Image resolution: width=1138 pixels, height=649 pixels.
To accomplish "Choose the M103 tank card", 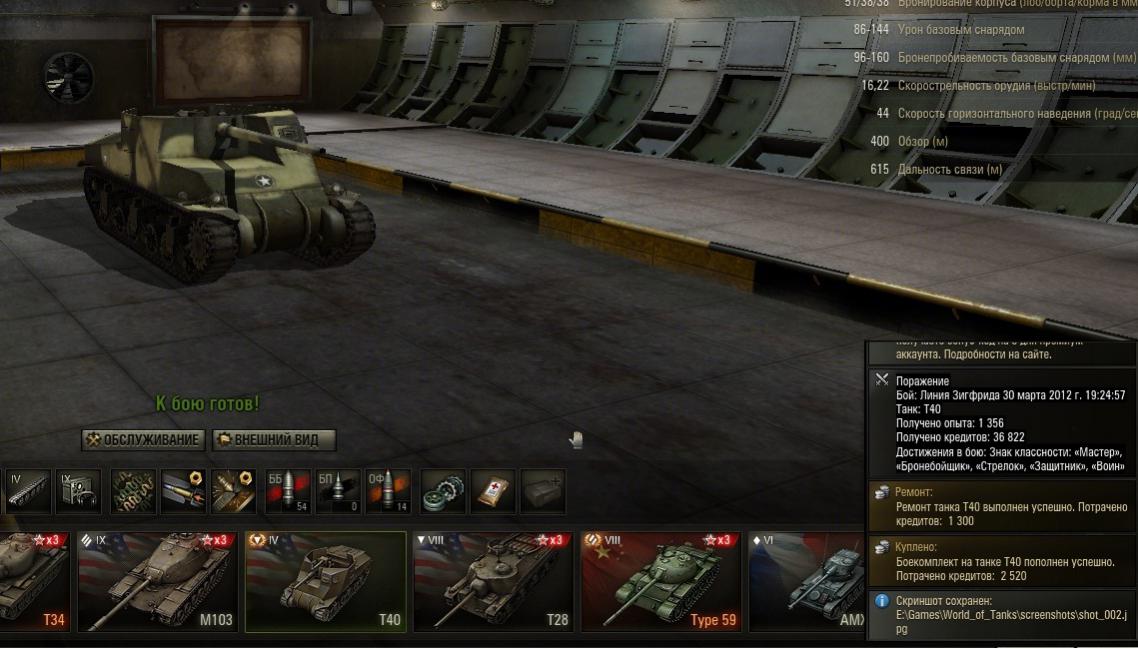I will coord(158,582).
